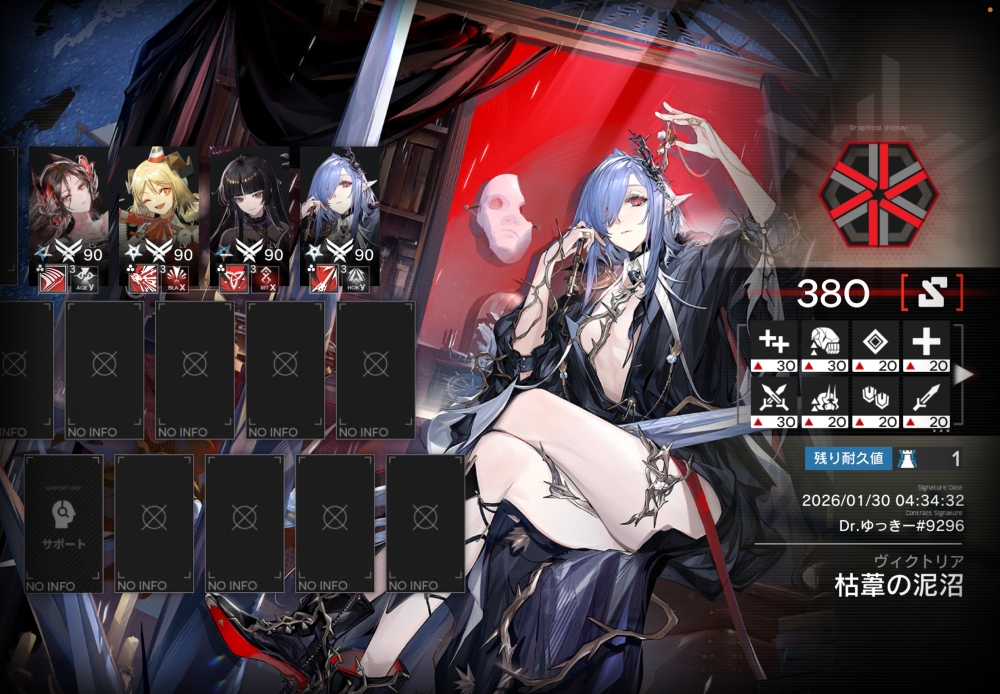Select the blue-haired operator card
Viewport: 1000px width, 694px height.
click(338, 205)
